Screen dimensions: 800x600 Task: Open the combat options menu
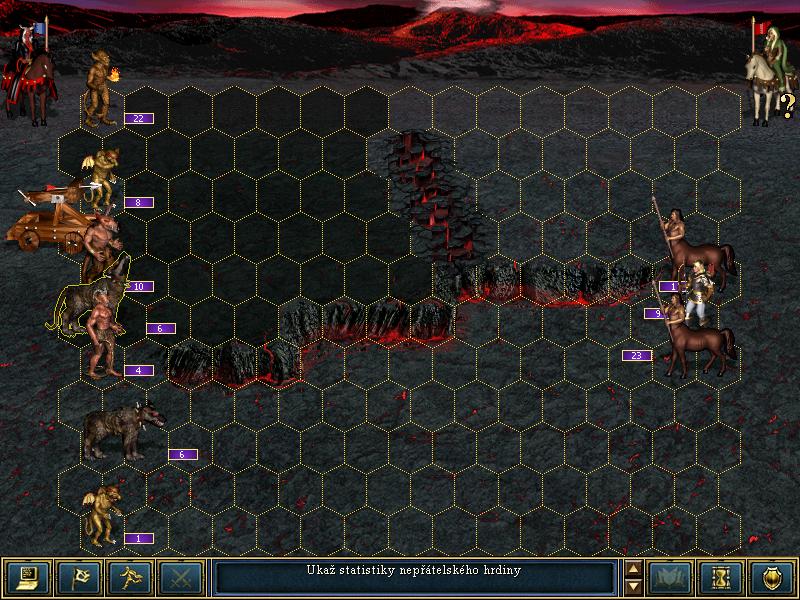(28, 577)
